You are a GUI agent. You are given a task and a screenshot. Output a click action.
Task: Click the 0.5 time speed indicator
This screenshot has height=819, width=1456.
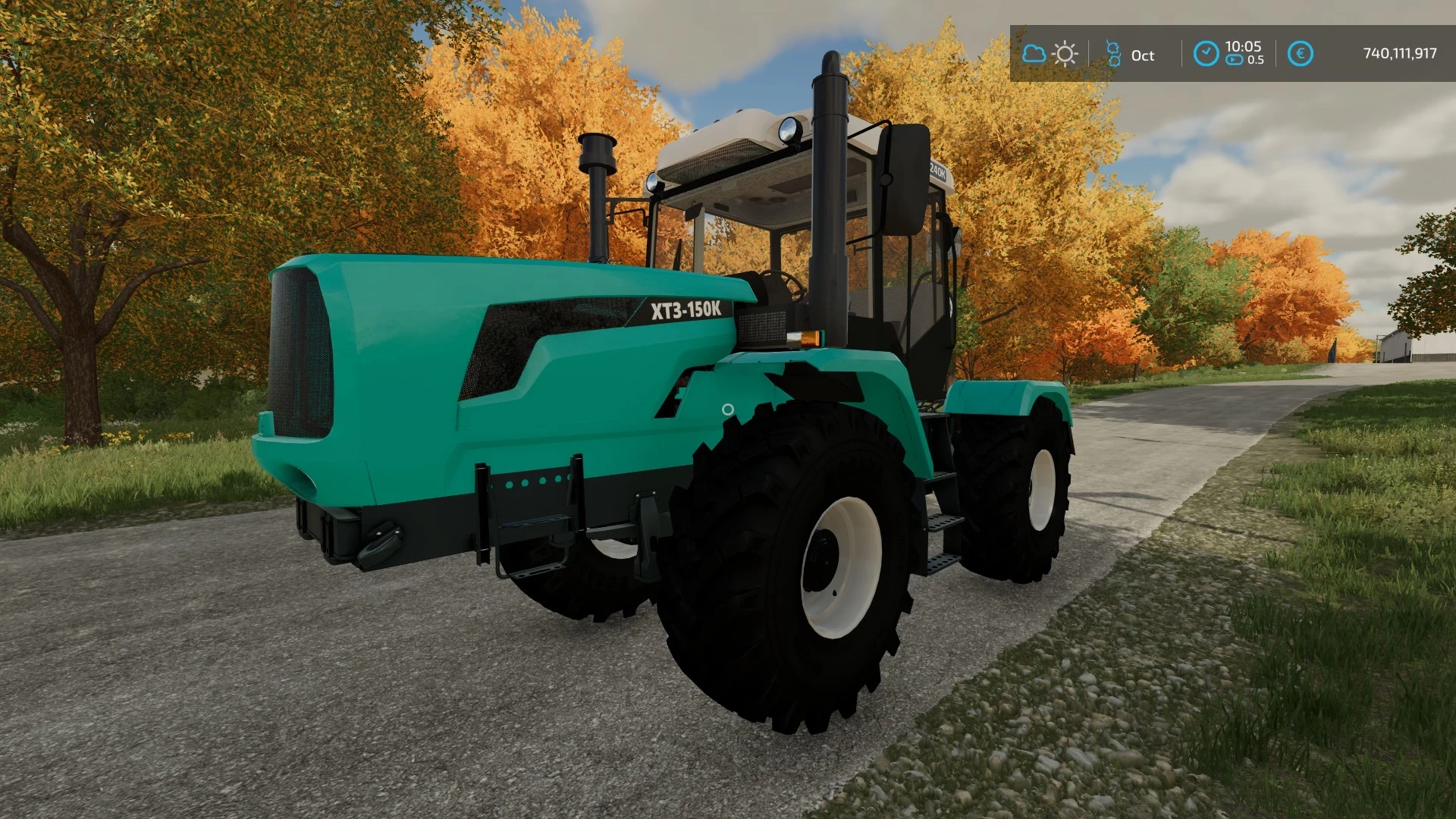1256,61
